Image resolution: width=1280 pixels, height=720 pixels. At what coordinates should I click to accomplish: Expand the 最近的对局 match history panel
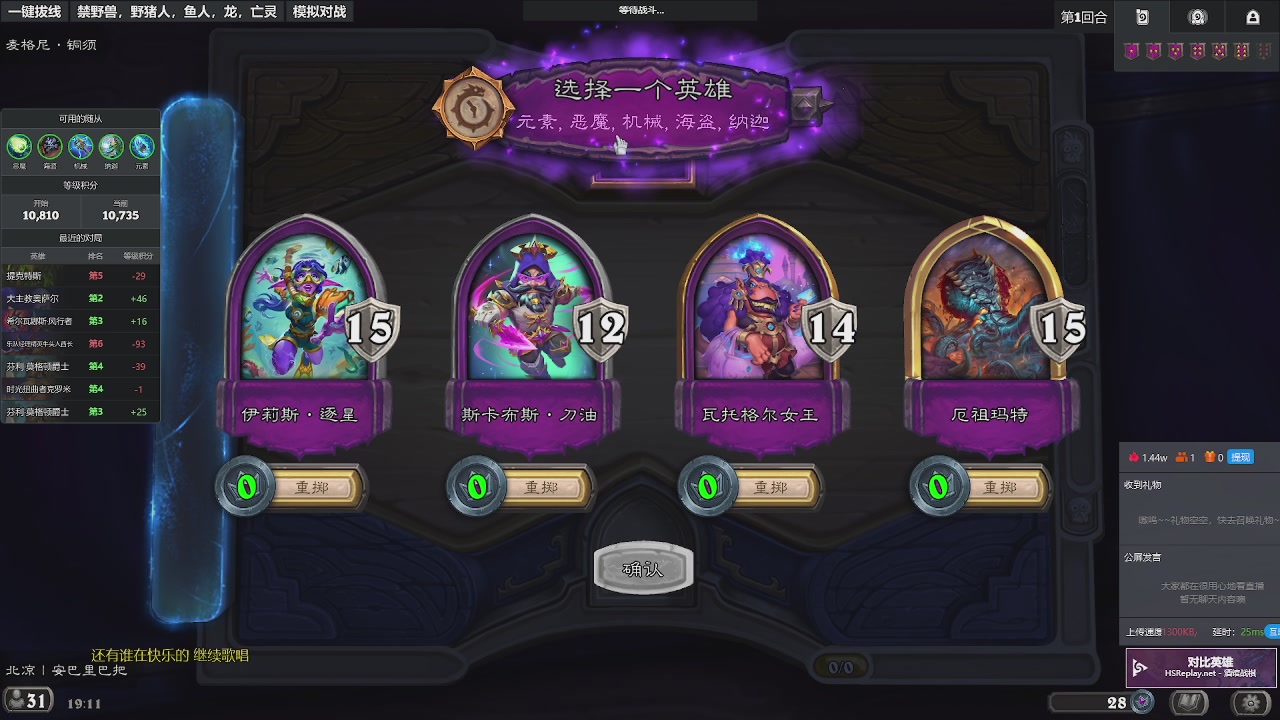[80, 236]
